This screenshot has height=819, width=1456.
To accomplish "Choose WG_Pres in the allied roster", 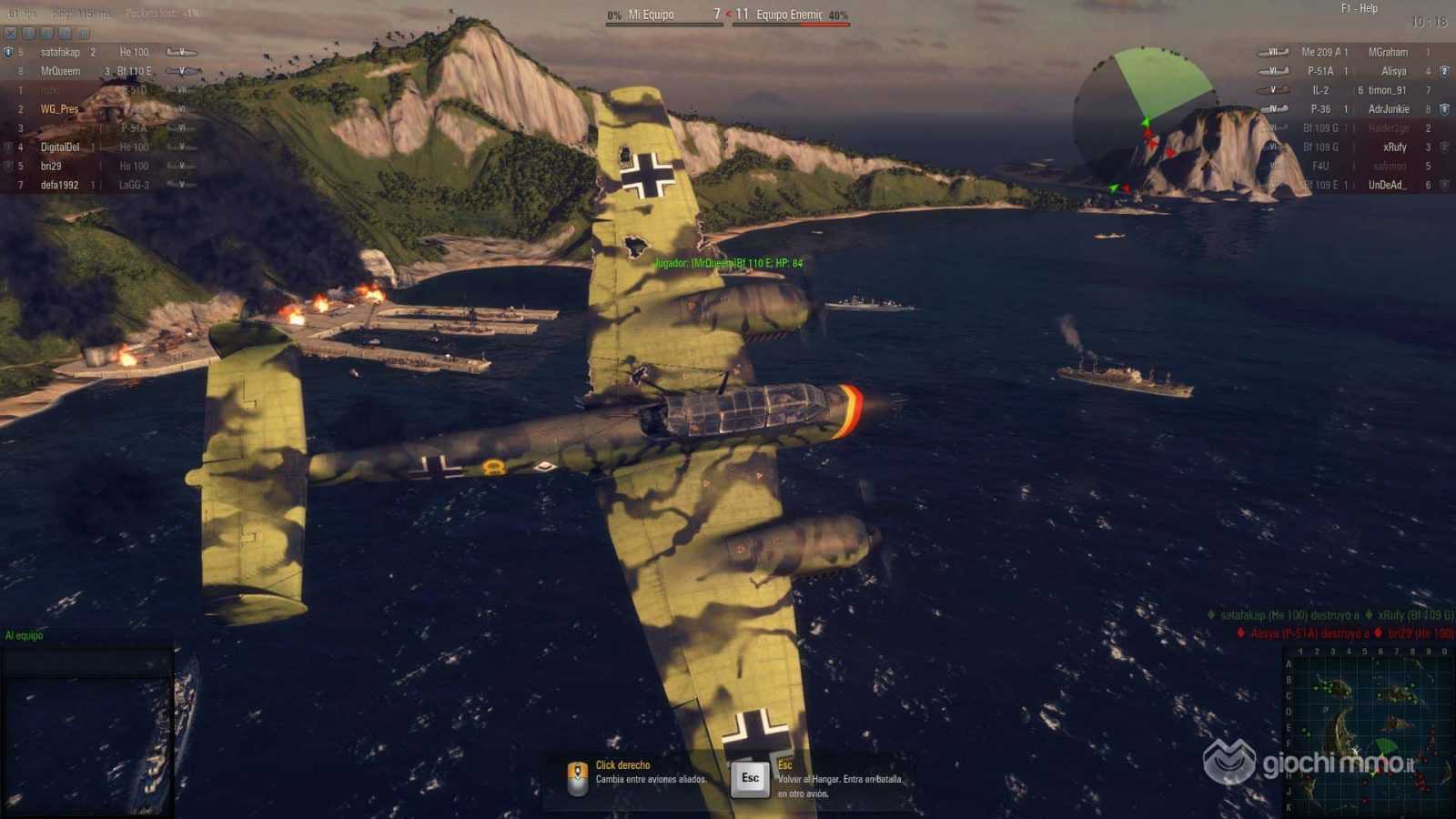I will click(x=59, y=109).
